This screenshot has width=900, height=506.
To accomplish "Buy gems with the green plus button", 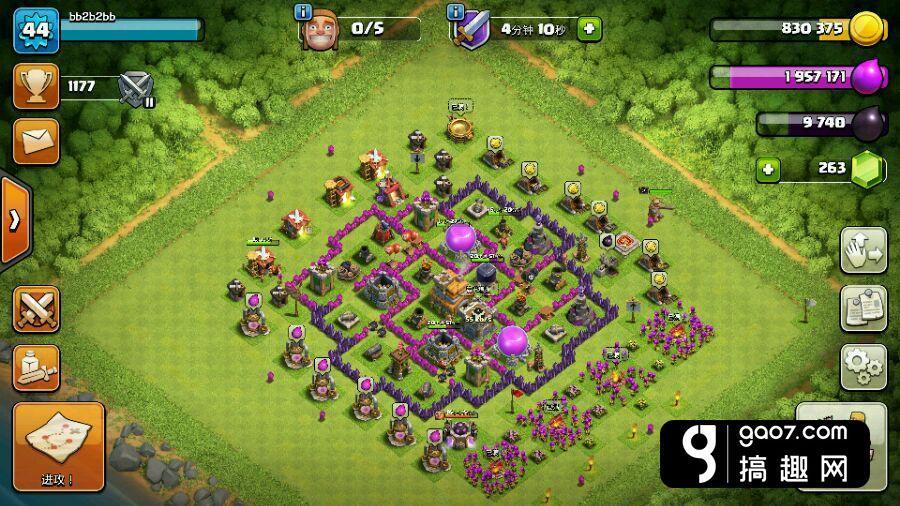I will (767, 168).
